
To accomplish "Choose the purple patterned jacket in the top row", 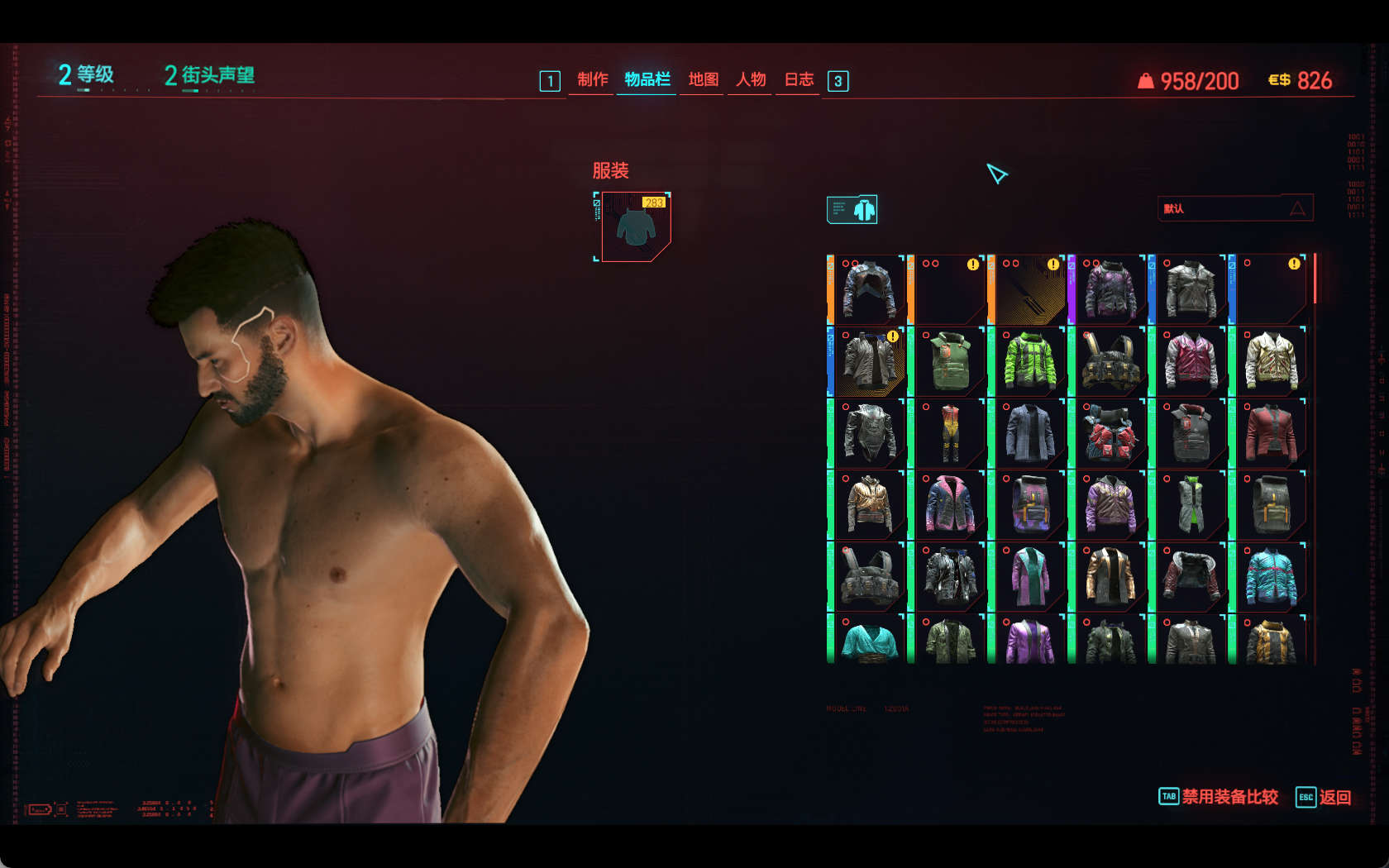I will [x=1110, y=289].
